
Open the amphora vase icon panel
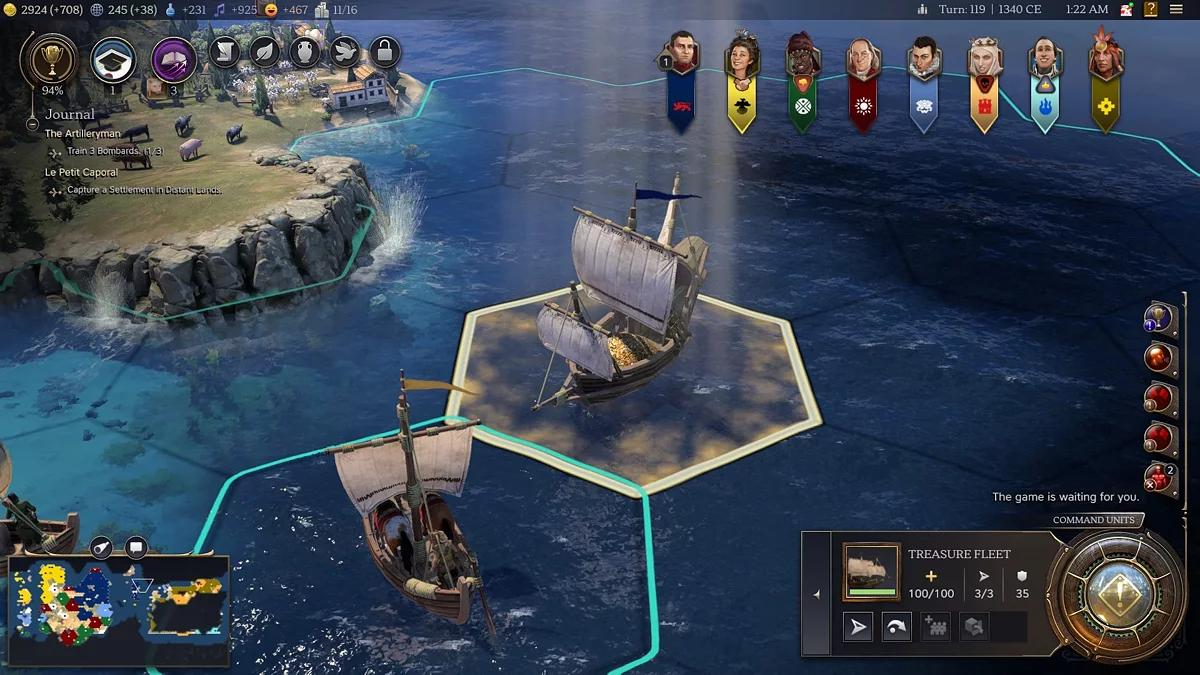click(x=305, y=51)
